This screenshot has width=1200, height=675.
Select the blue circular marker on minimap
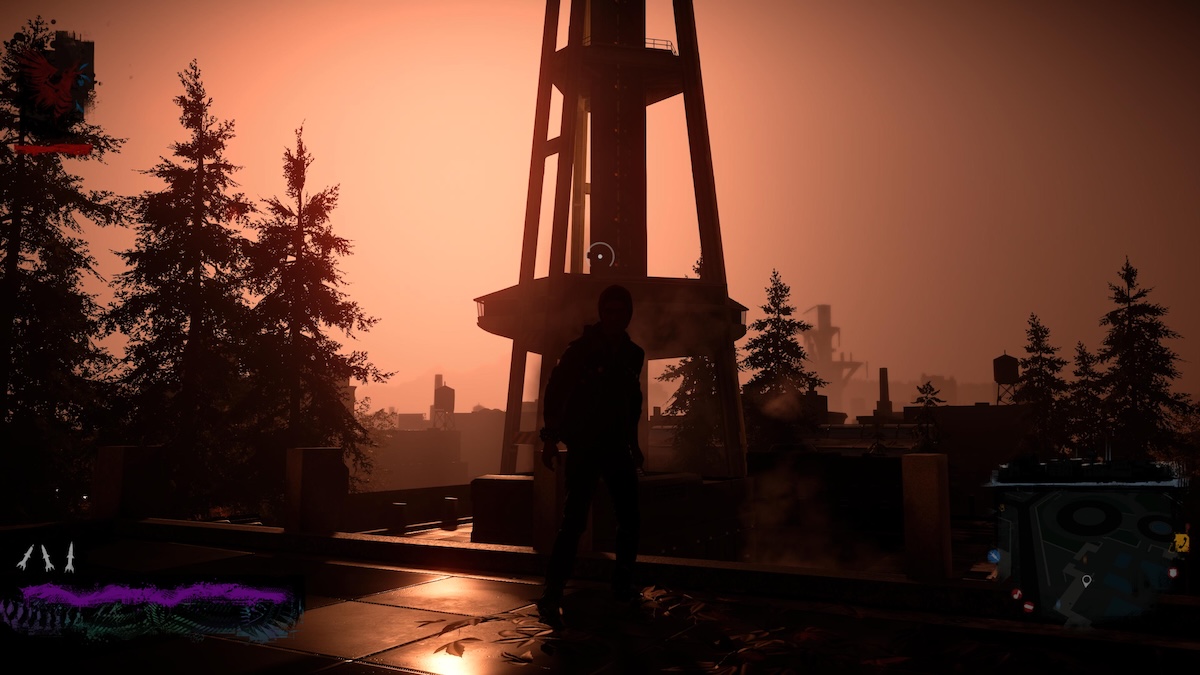click(994, 556)
